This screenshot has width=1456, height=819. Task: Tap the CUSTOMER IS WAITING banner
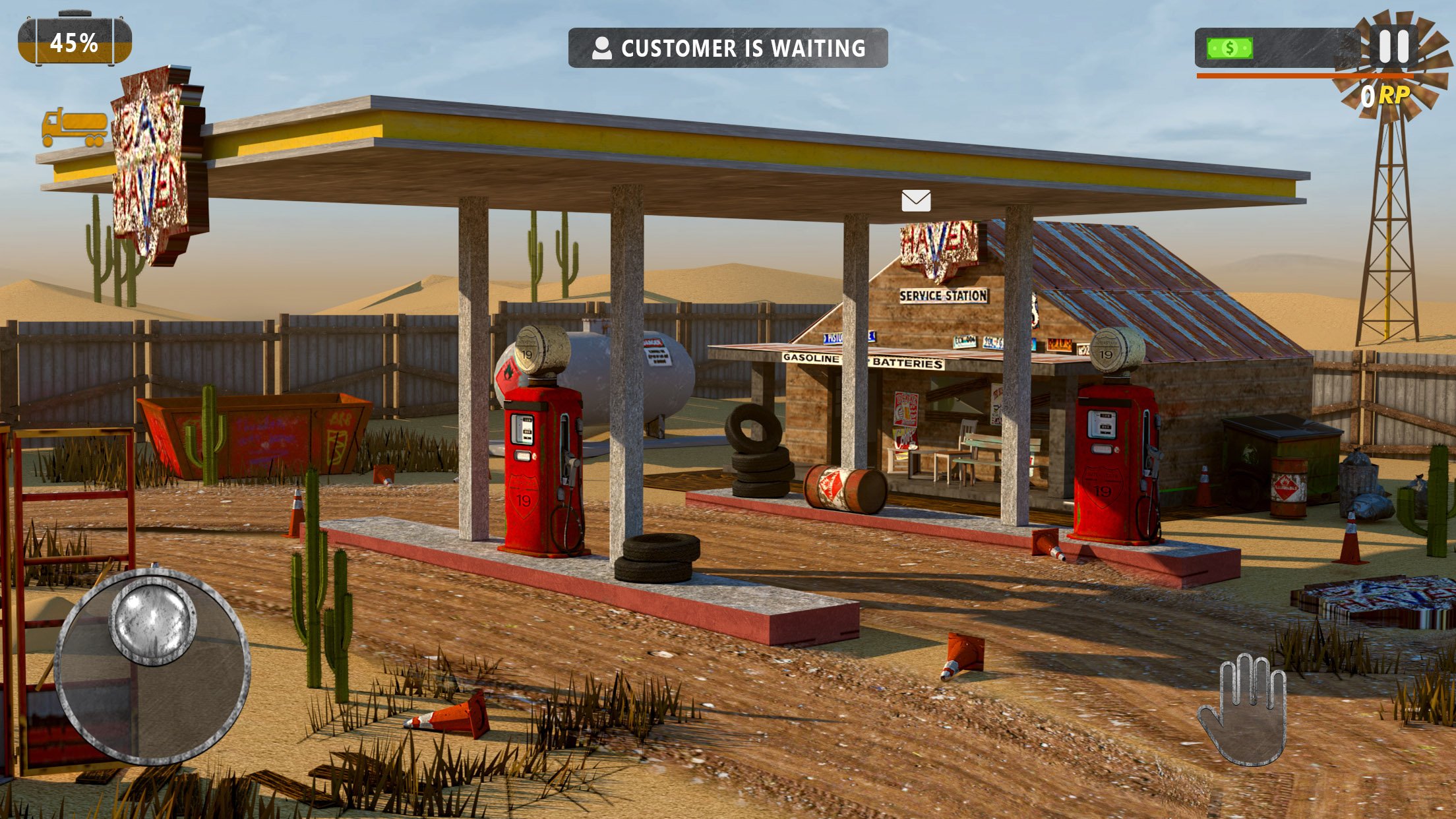728,47
